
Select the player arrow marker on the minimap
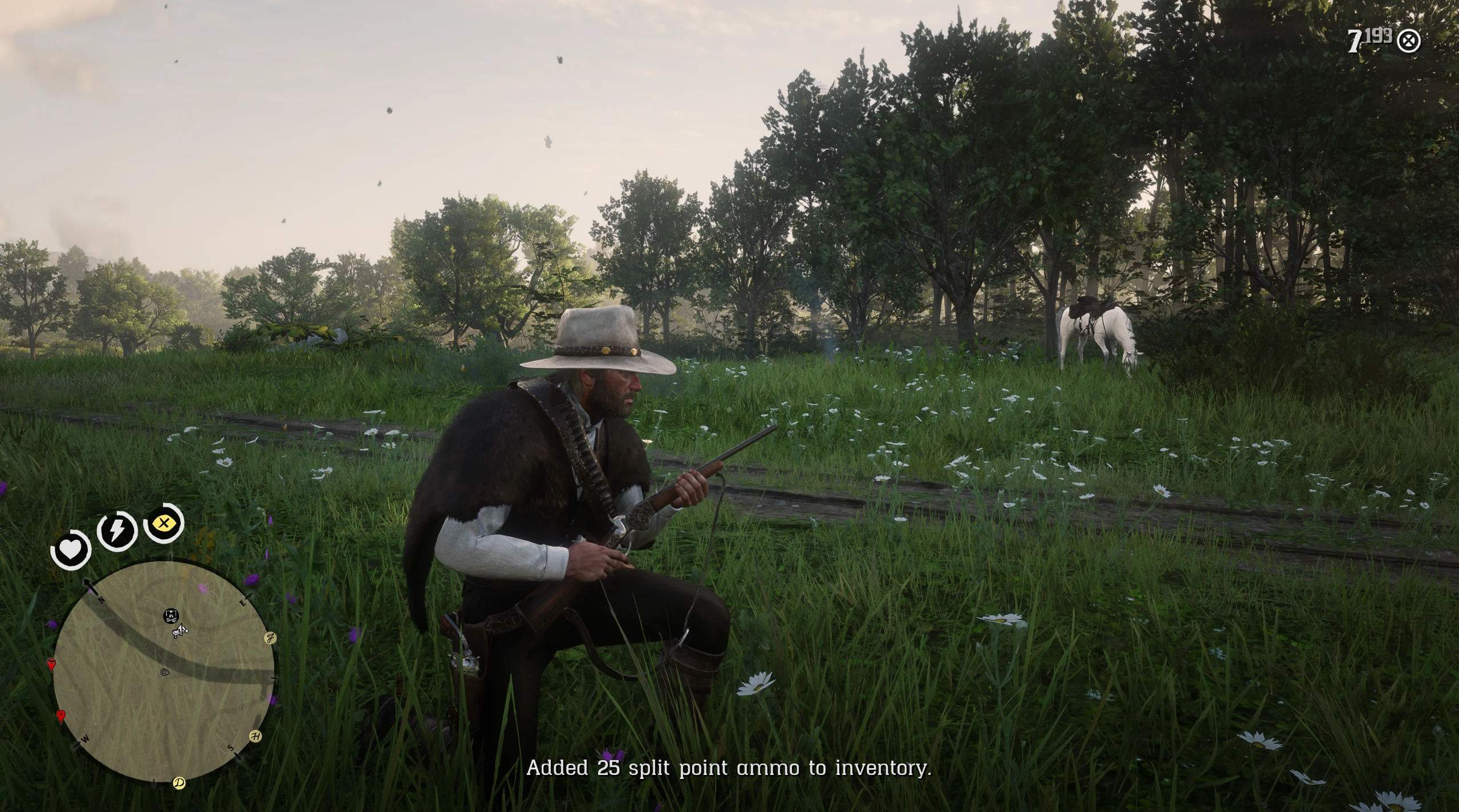pos(180,631)
